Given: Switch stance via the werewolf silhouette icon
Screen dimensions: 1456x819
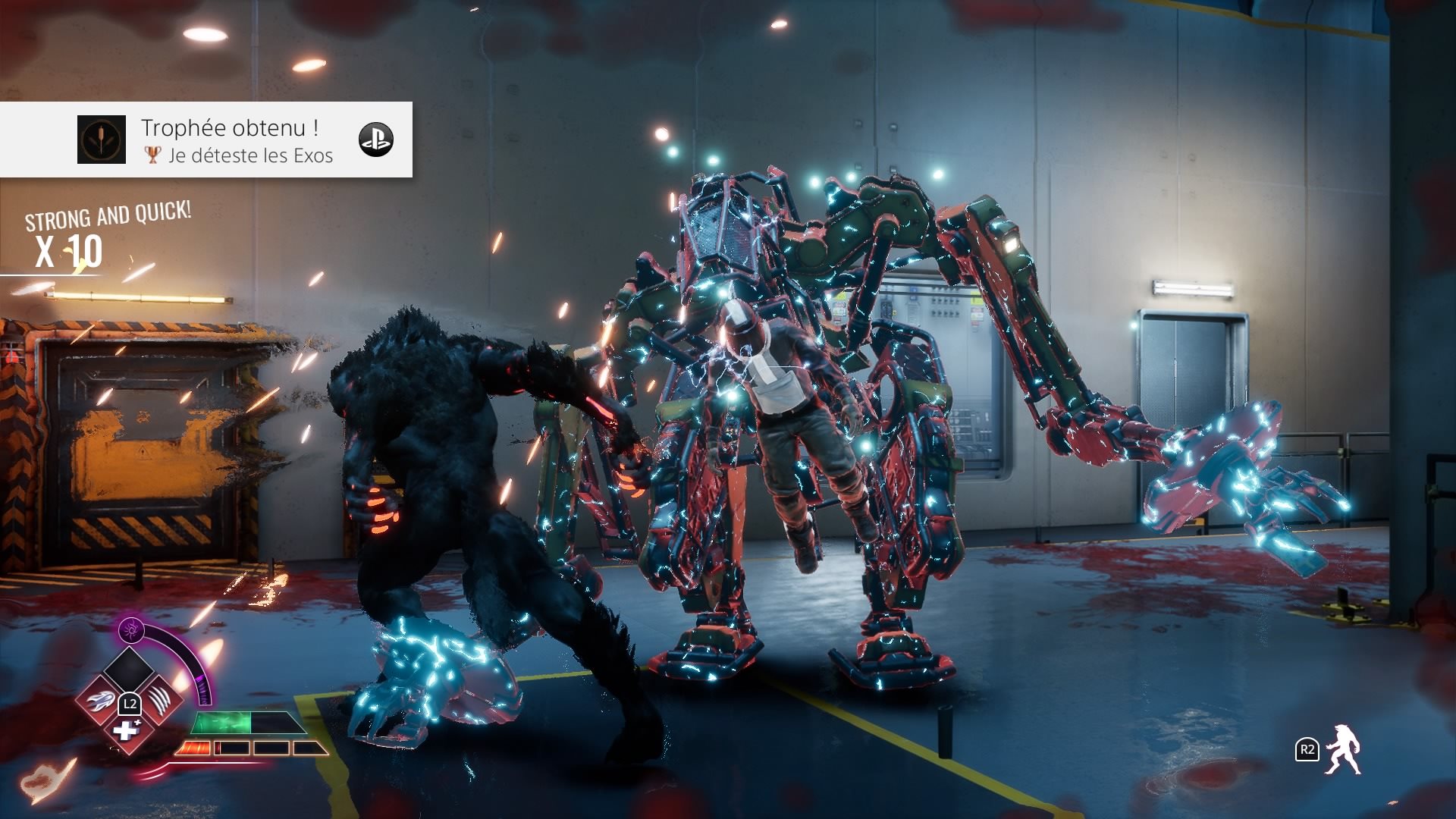Looking at the screenshot, I should (x=1343, y=750).
